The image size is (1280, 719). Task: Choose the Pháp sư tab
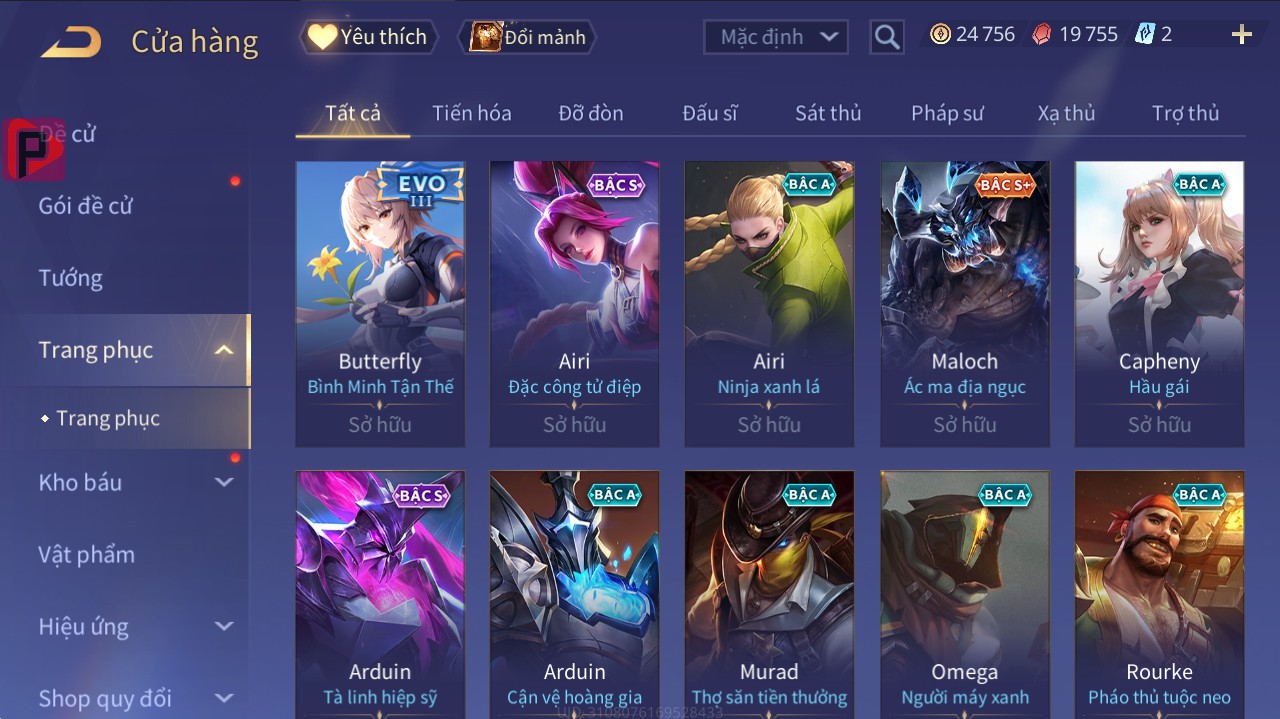click(x=947, y=113)
